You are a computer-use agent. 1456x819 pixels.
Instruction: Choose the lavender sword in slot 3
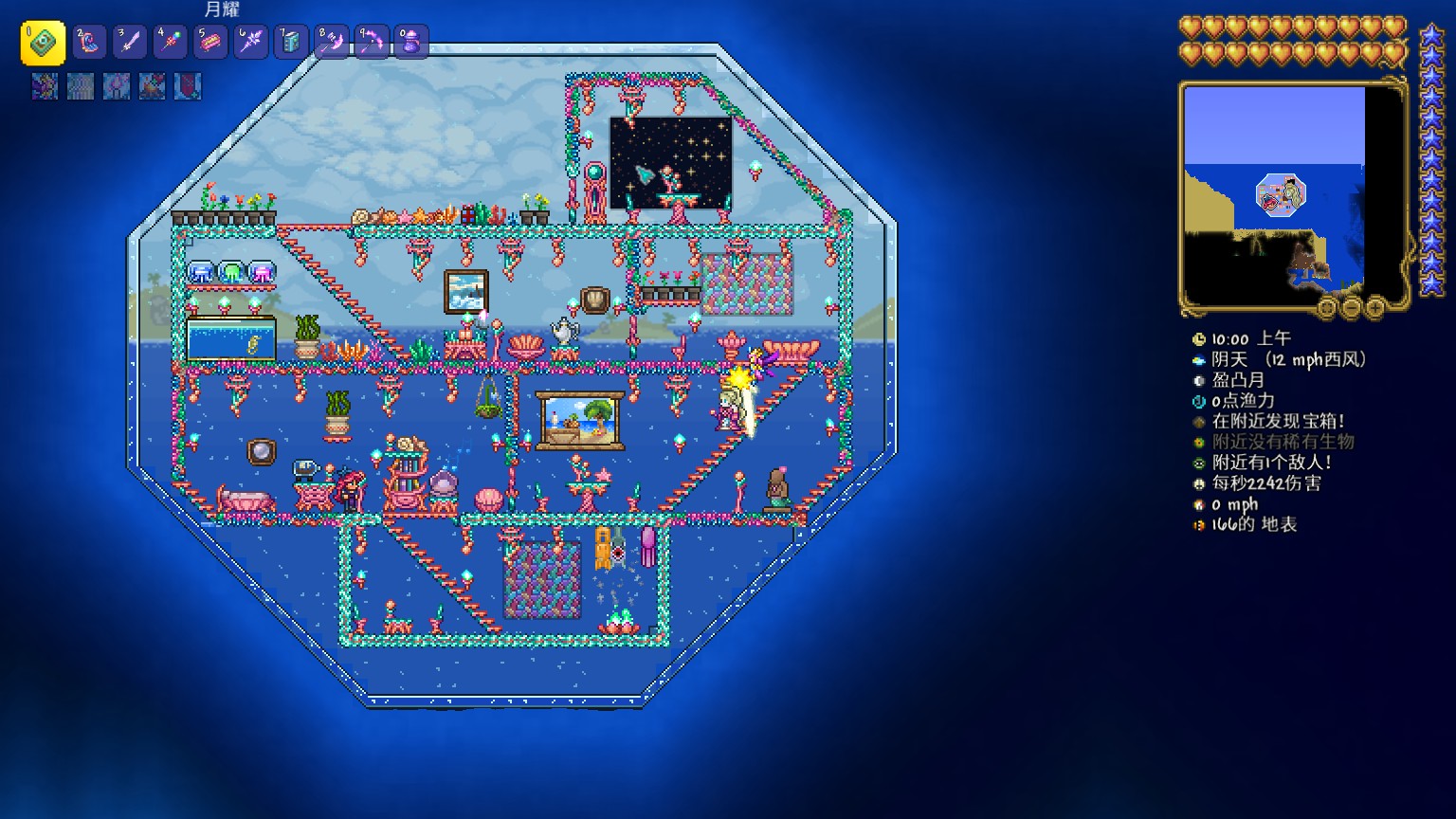pyautogui.click(x=130, y=42)
